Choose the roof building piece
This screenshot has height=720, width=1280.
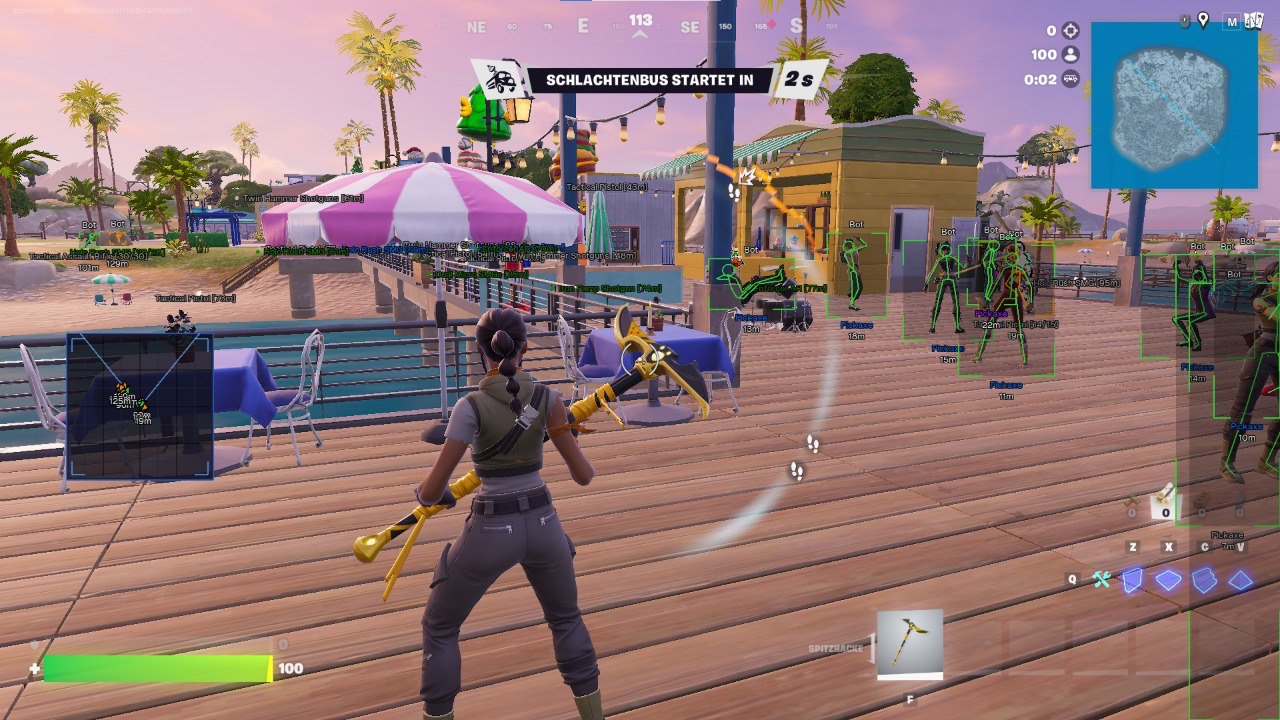[x=1241, y=580]
